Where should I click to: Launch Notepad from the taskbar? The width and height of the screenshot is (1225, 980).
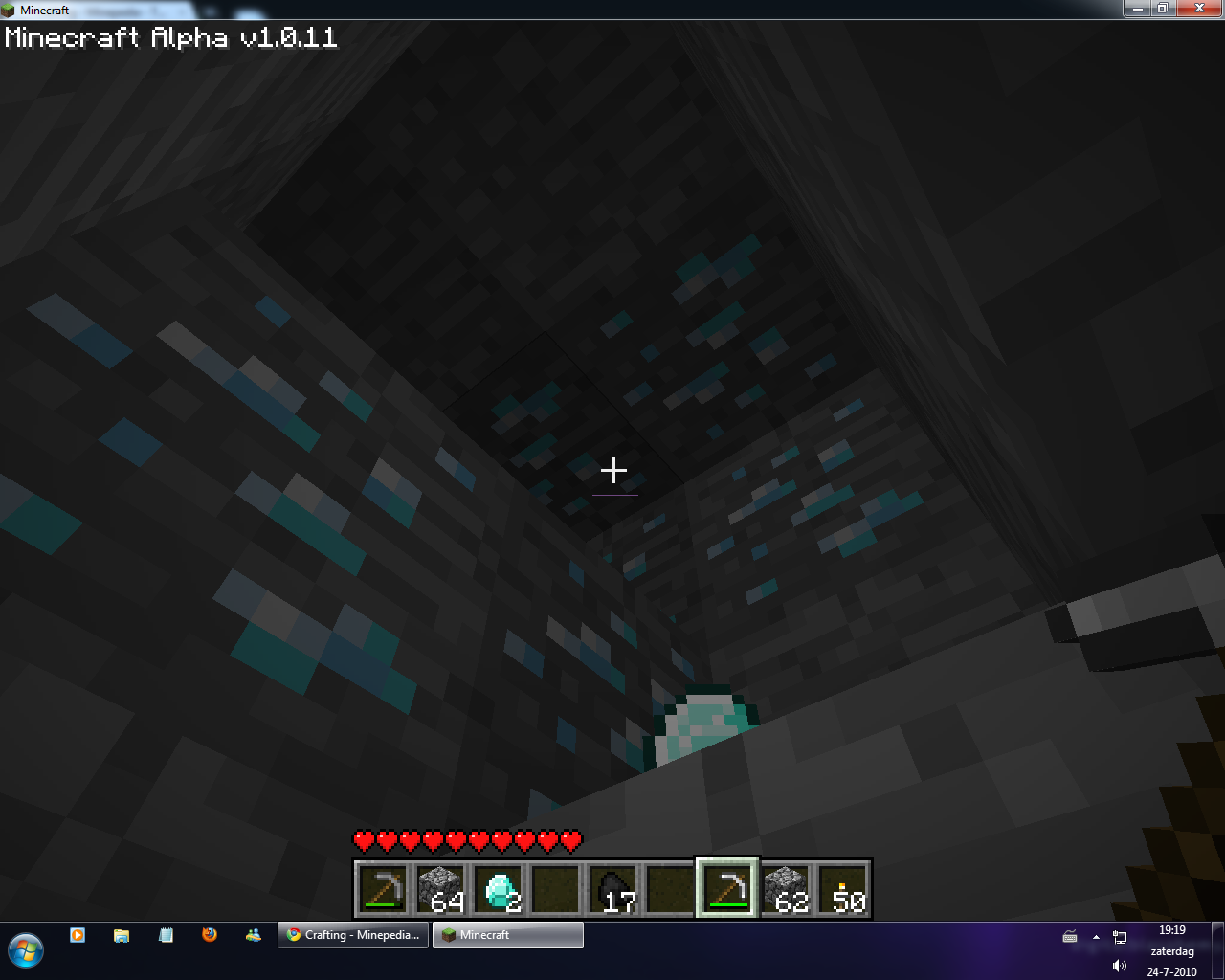pos(165,933)
